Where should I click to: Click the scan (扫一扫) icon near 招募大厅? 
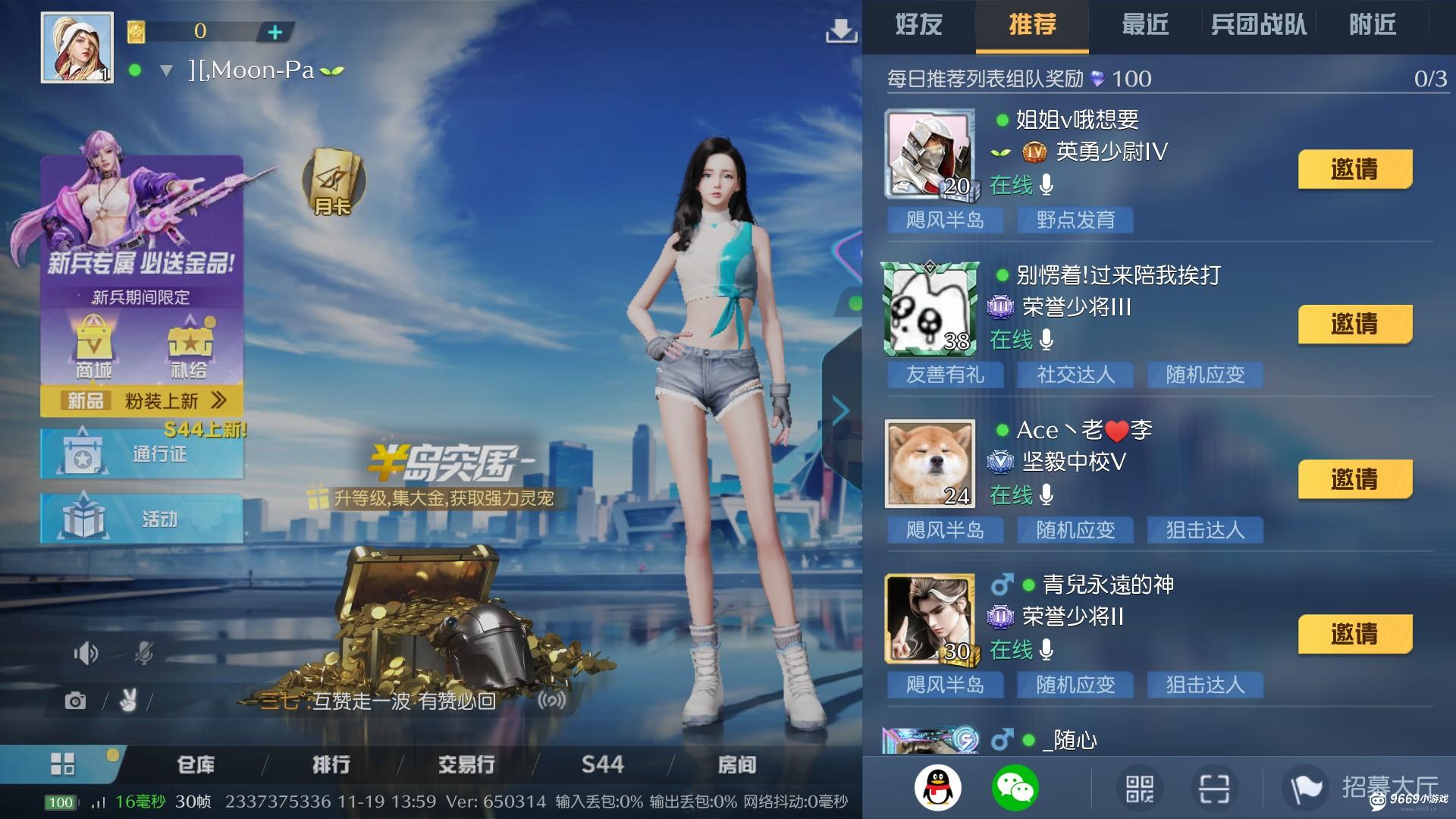coord(1215,787)
